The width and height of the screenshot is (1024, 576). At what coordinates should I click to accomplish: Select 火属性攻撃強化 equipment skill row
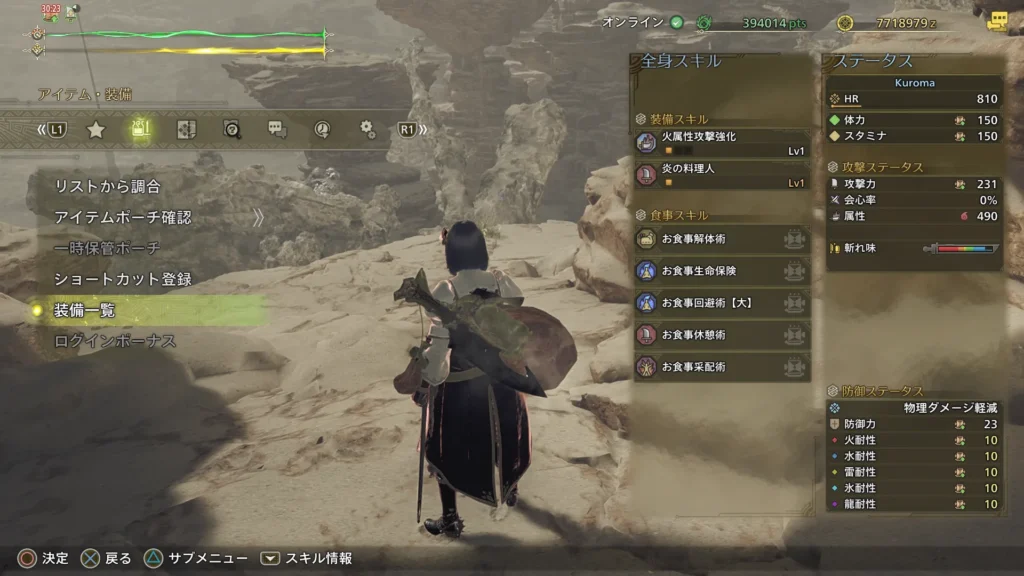[721, 143]
